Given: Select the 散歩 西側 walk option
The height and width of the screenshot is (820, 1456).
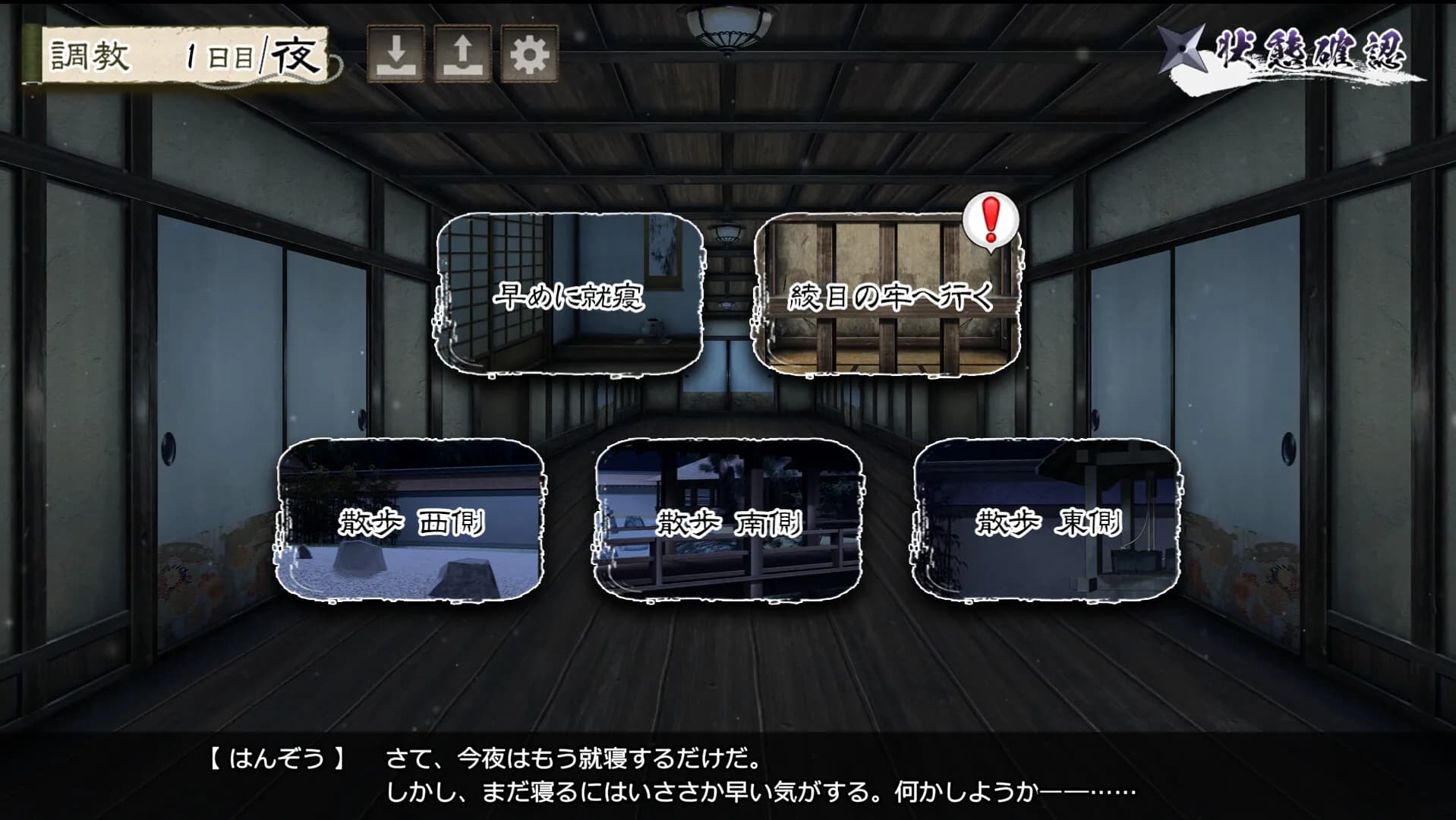Looking at the screenshot, I should pos(414,525).
